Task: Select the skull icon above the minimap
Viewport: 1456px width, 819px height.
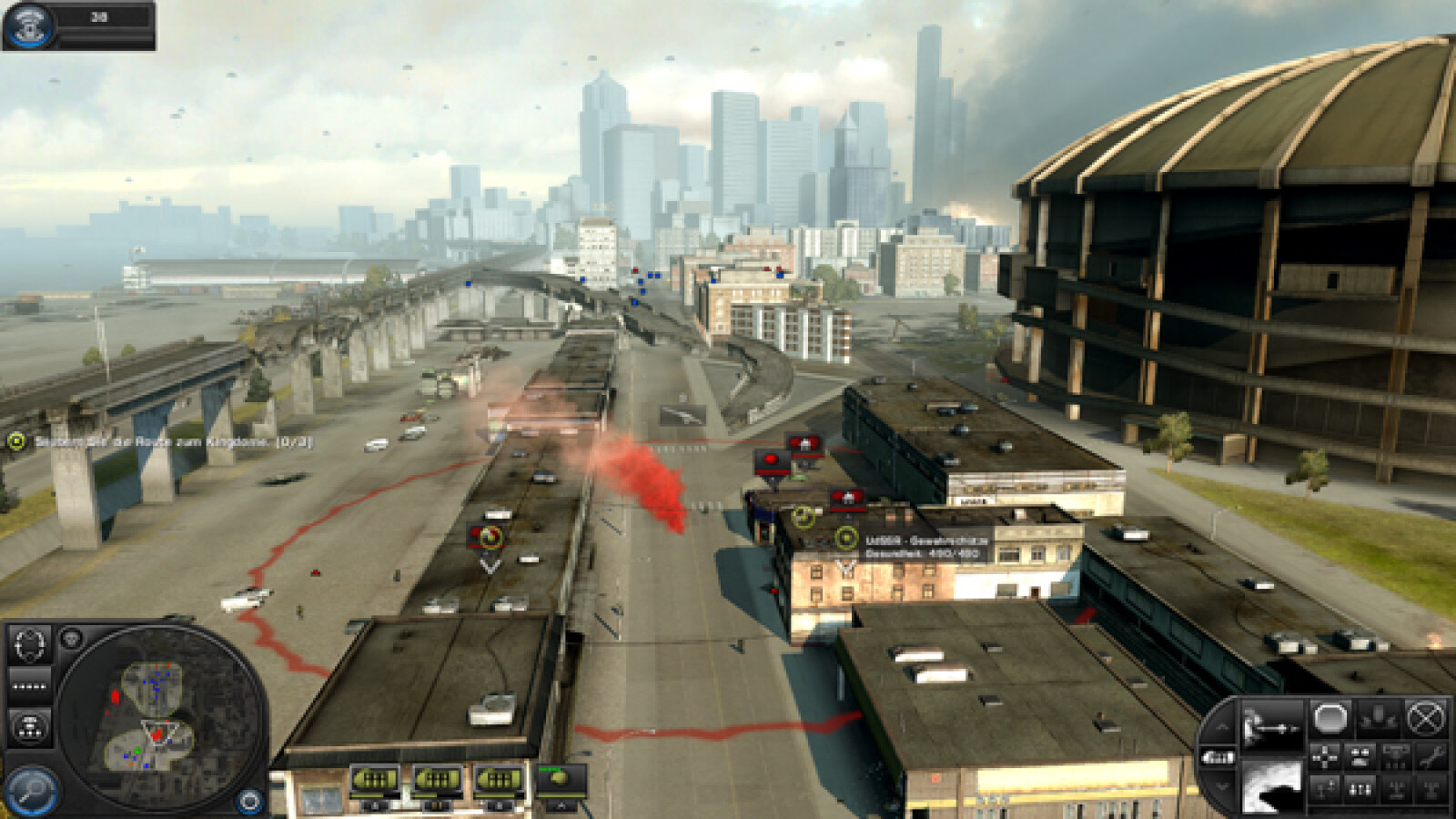Action: 72,639
